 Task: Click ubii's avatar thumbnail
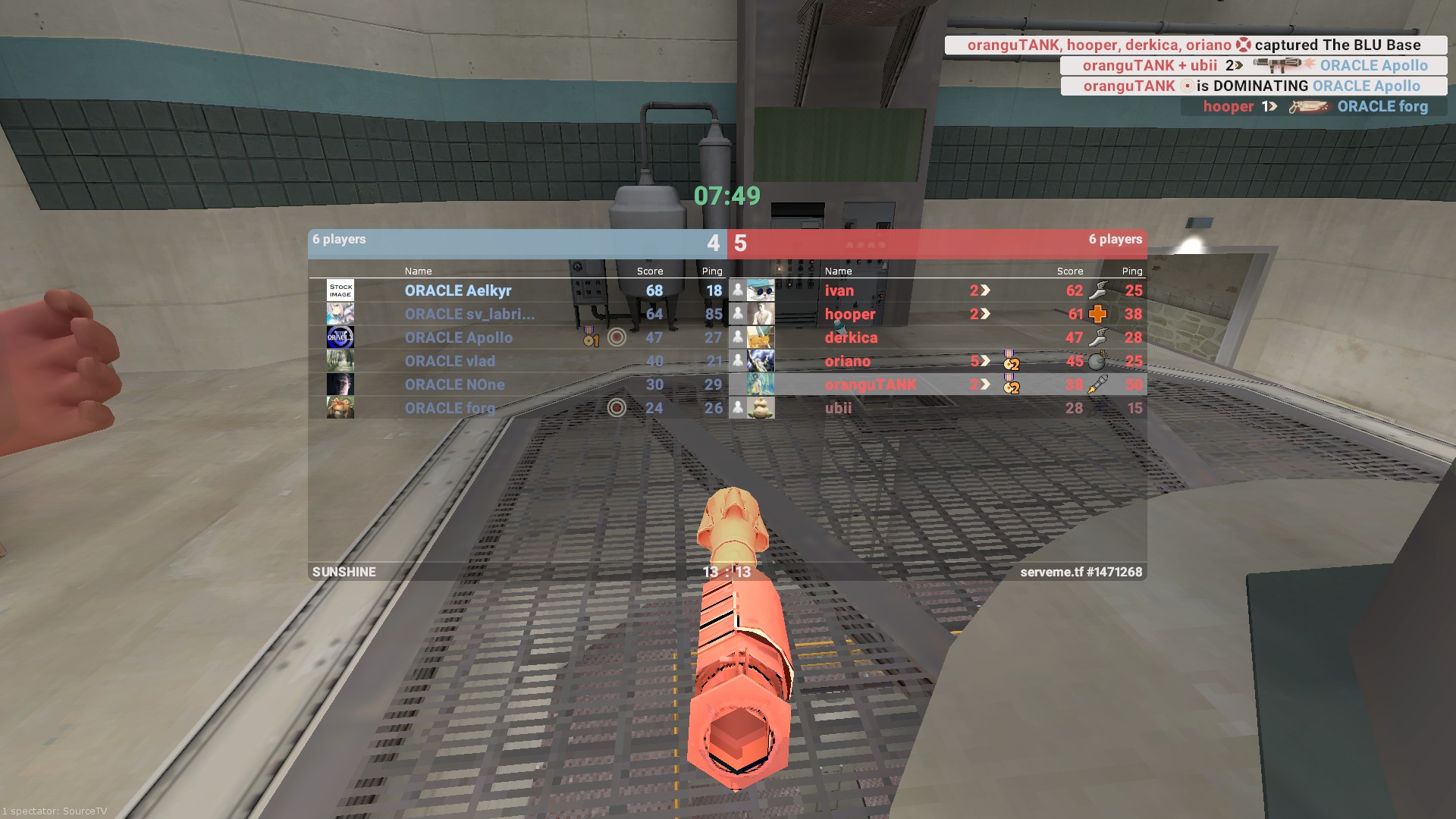761,408
